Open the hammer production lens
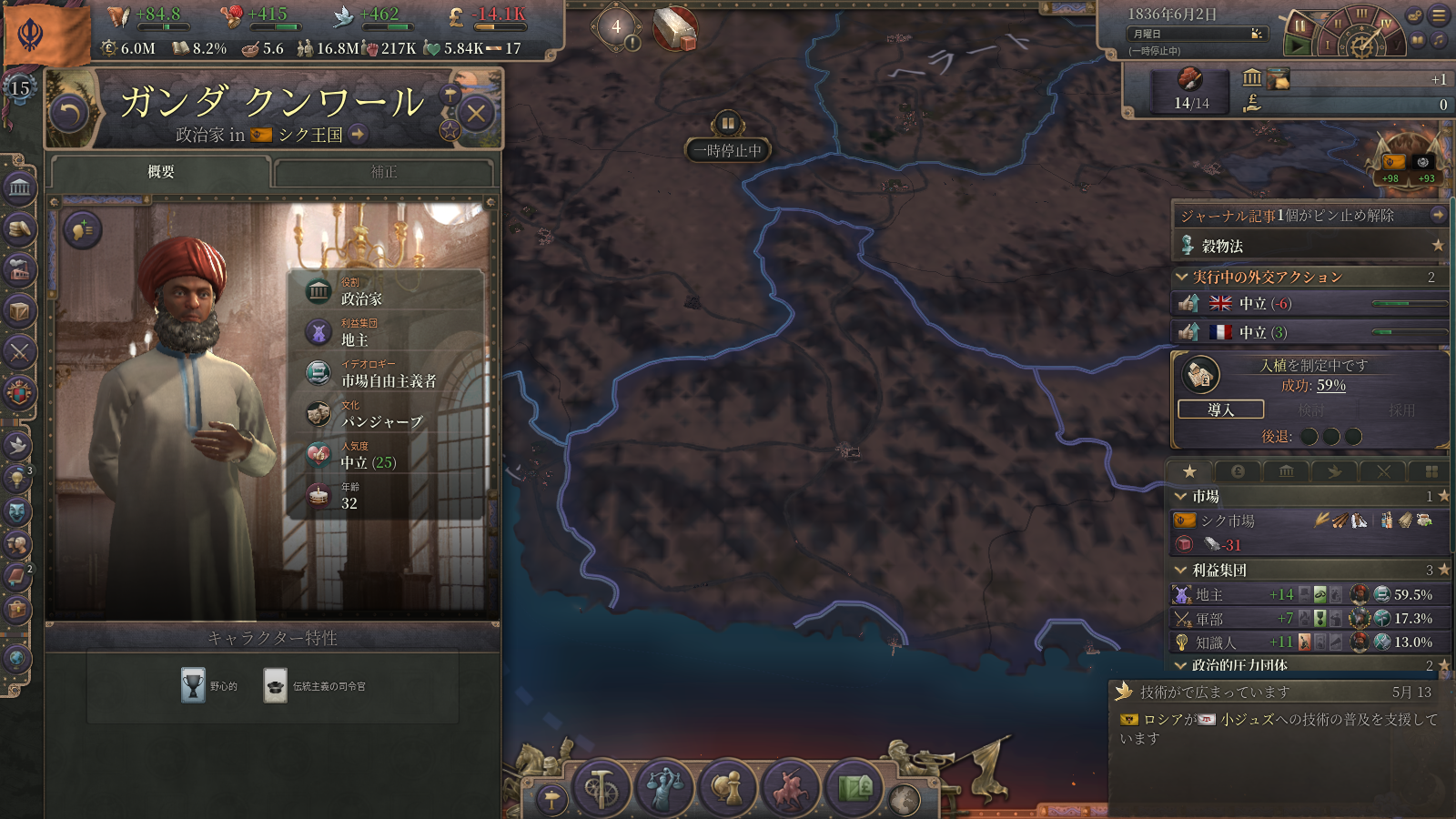The height and width of the screenshot is (819, 1456). [x=601, y=787]
